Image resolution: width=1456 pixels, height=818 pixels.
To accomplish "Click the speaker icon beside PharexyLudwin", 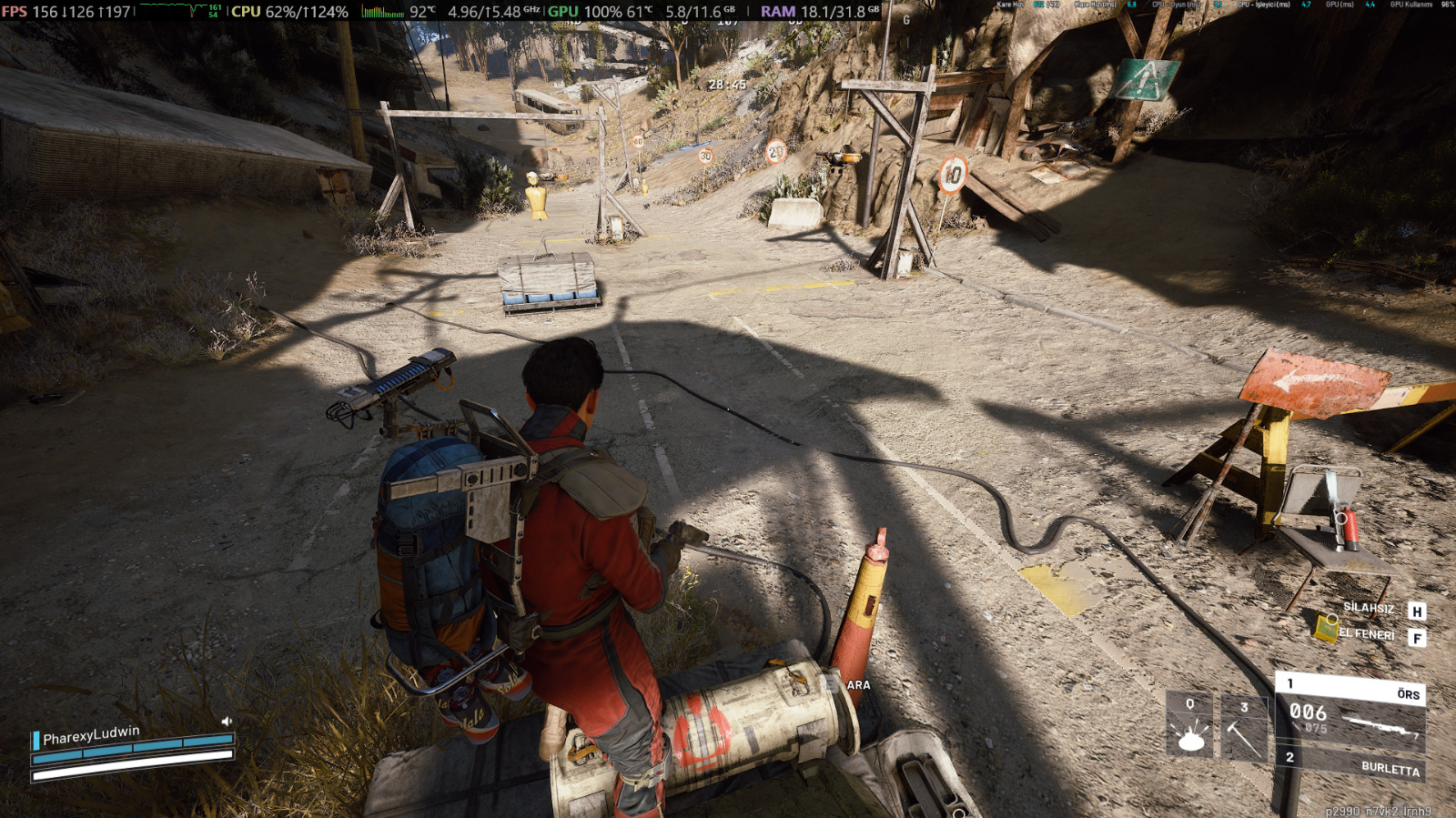I will click(x=227, y=722).
